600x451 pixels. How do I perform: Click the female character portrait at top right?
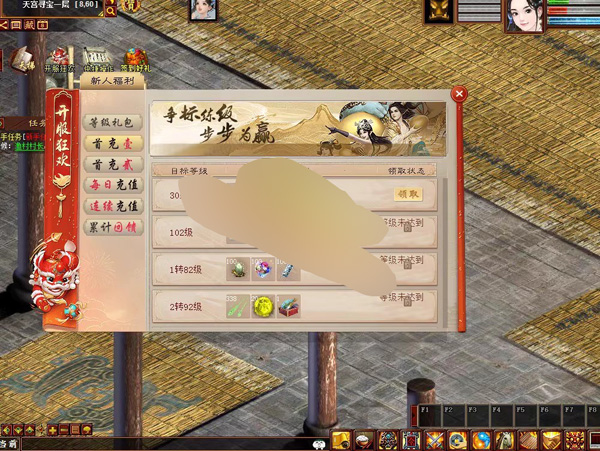[x=523, y=17]
